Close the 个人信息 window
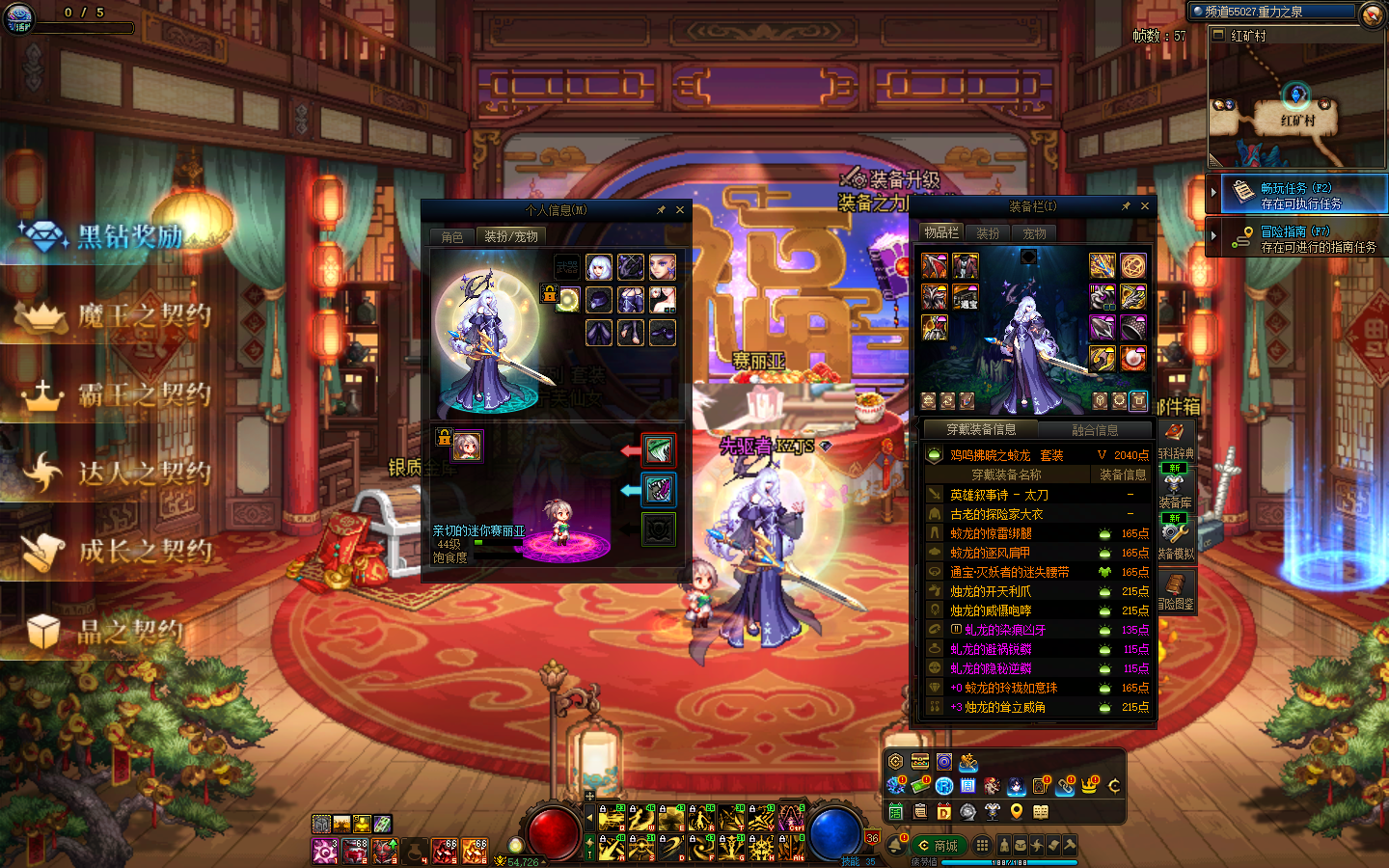The image size is (1389, 868). pyautogui.click(x=680, y=210)
